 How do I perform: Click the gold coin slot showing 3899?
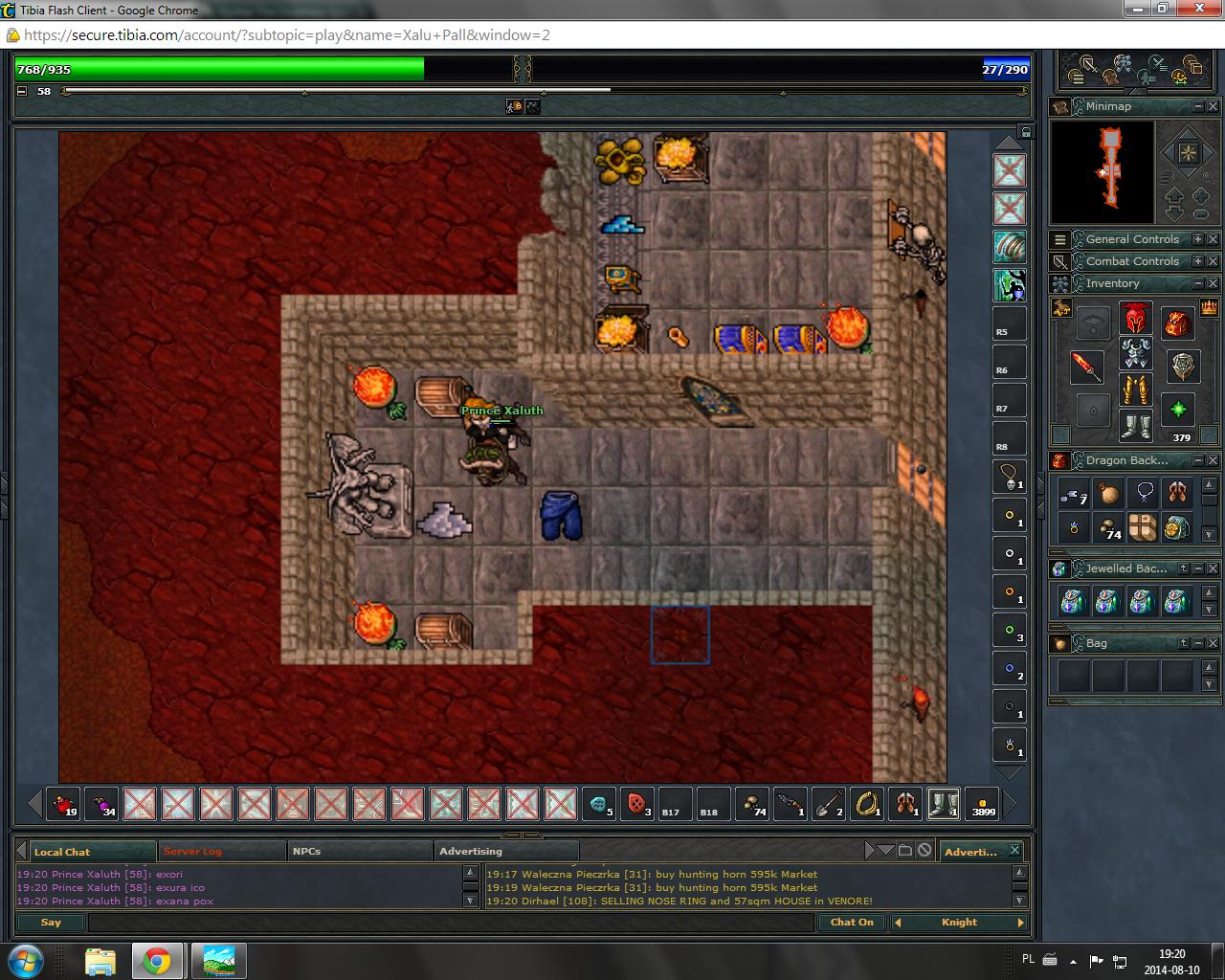[983, 804]
